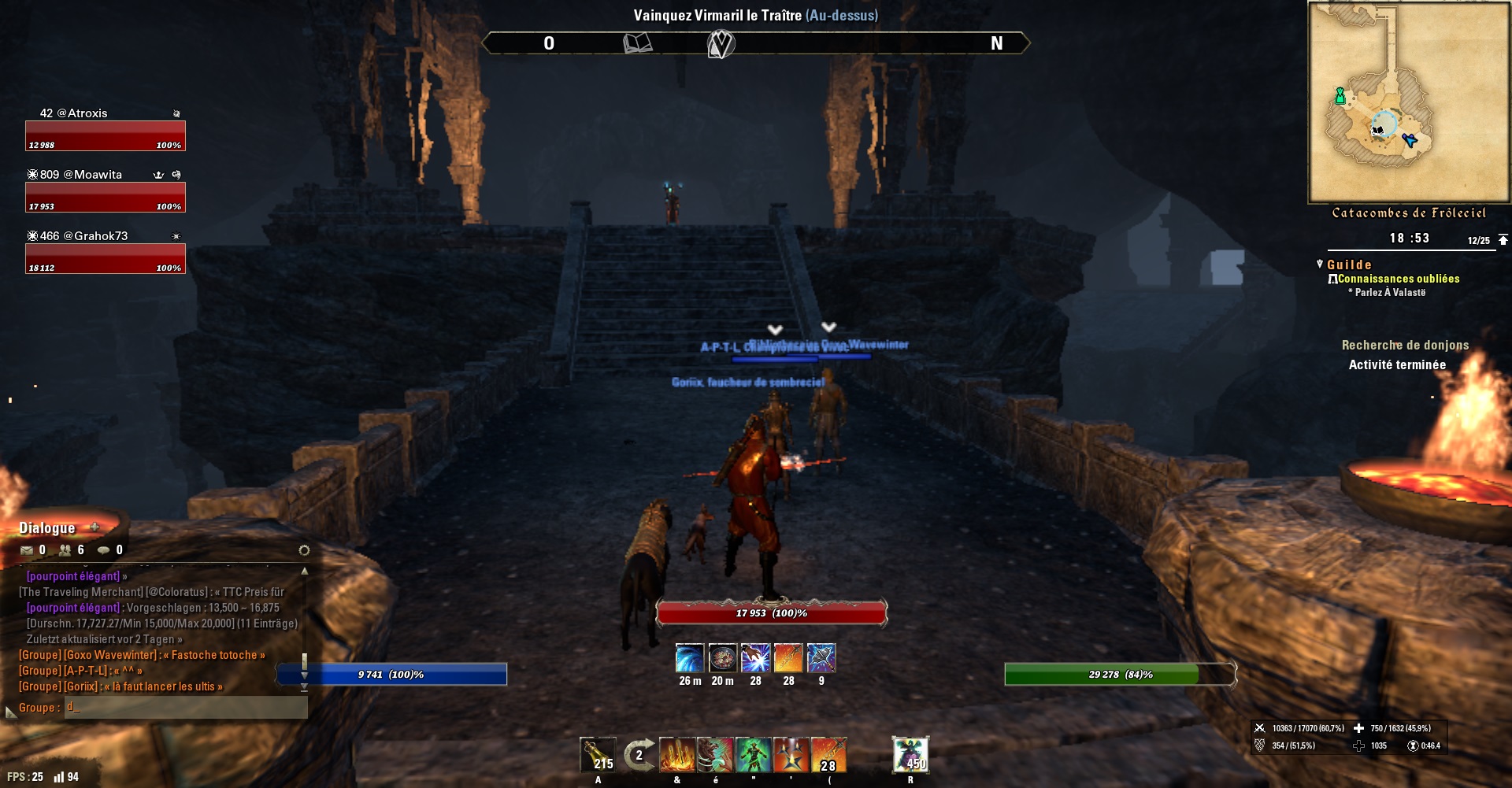Image resolution: width=1512 pixels, height=788 pixels.
Task: Unleash the ultimate ability costing 450
Action: point(910,754)
